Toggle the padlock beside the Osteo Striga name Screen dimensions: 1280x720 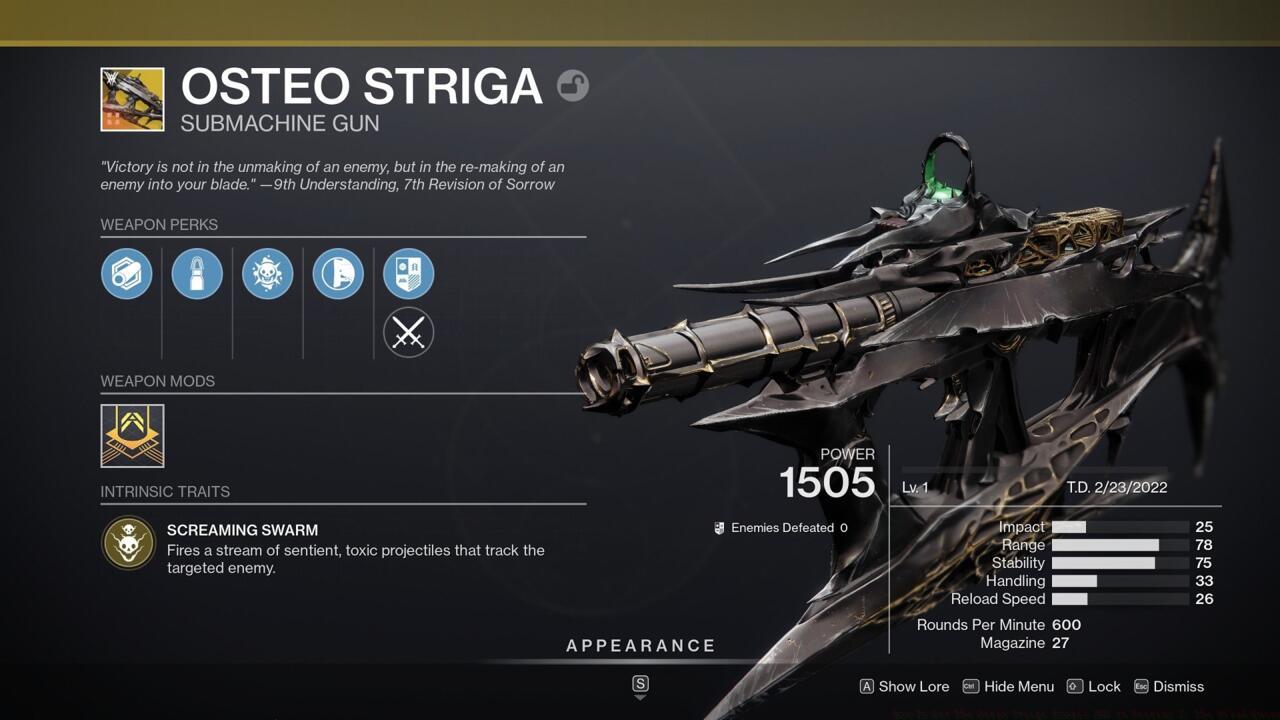572,88
